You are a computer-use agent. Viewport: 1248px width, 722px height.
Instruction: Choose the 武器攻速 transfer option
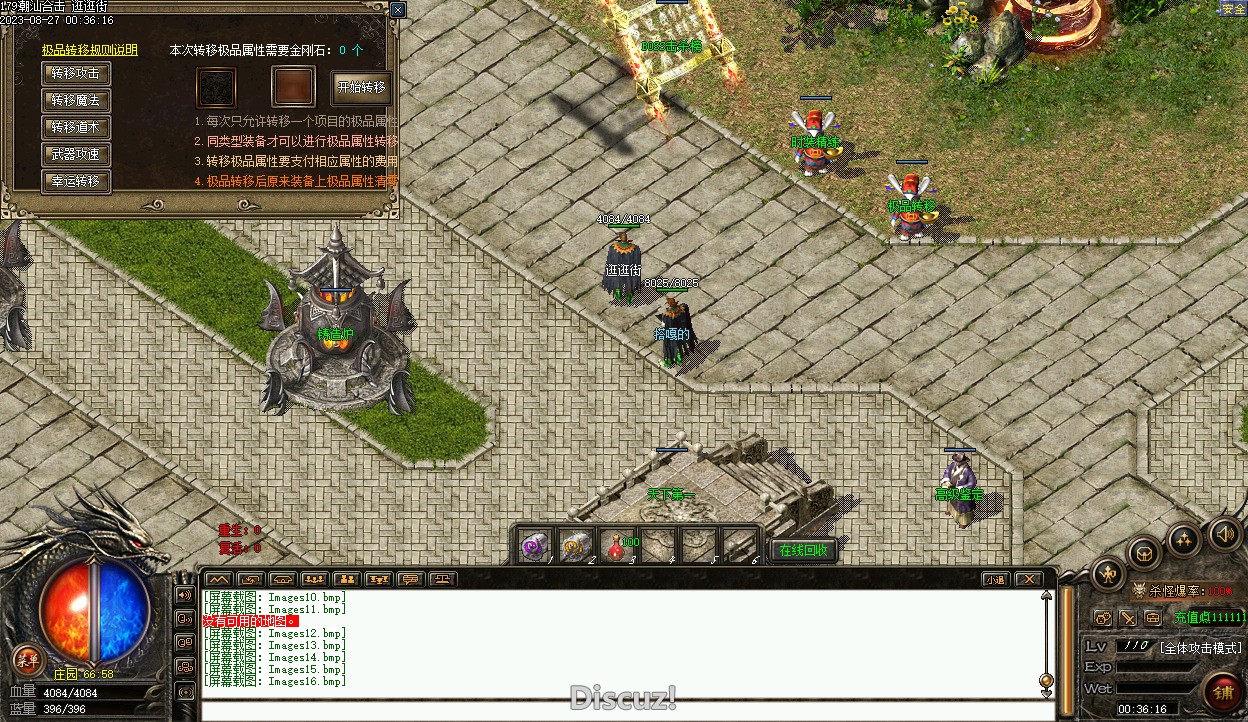(x=76, y=155)
